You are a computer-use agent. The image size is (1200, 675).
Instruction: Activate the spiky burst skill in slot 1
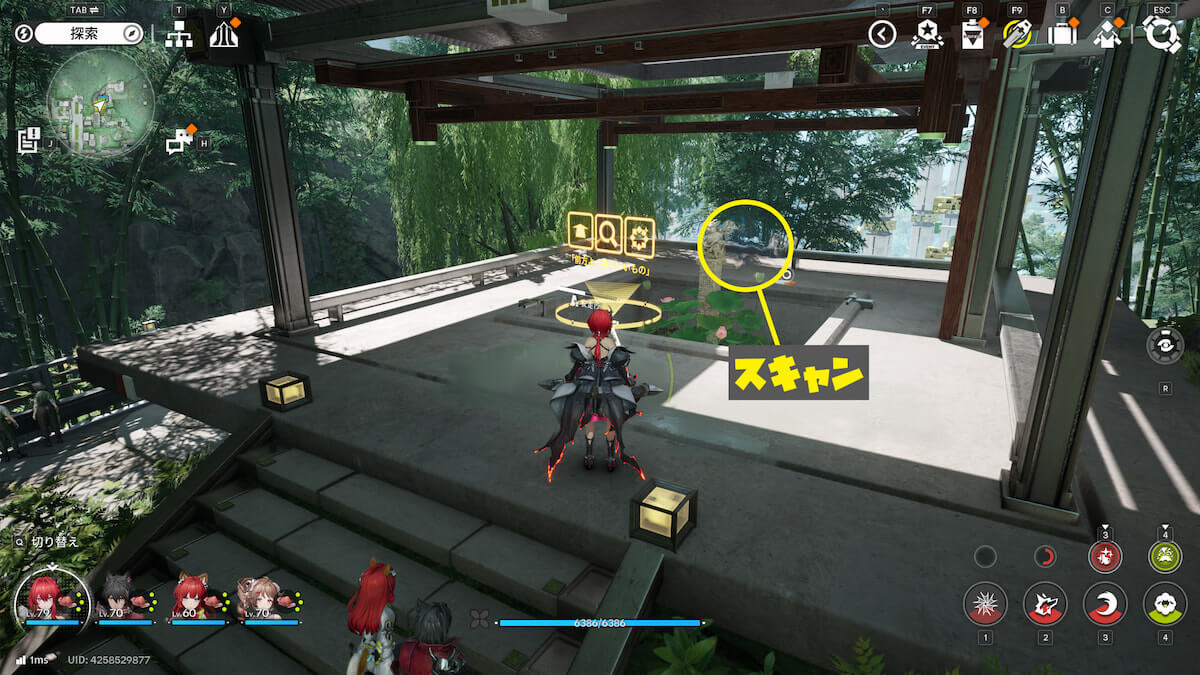[985, 605]
